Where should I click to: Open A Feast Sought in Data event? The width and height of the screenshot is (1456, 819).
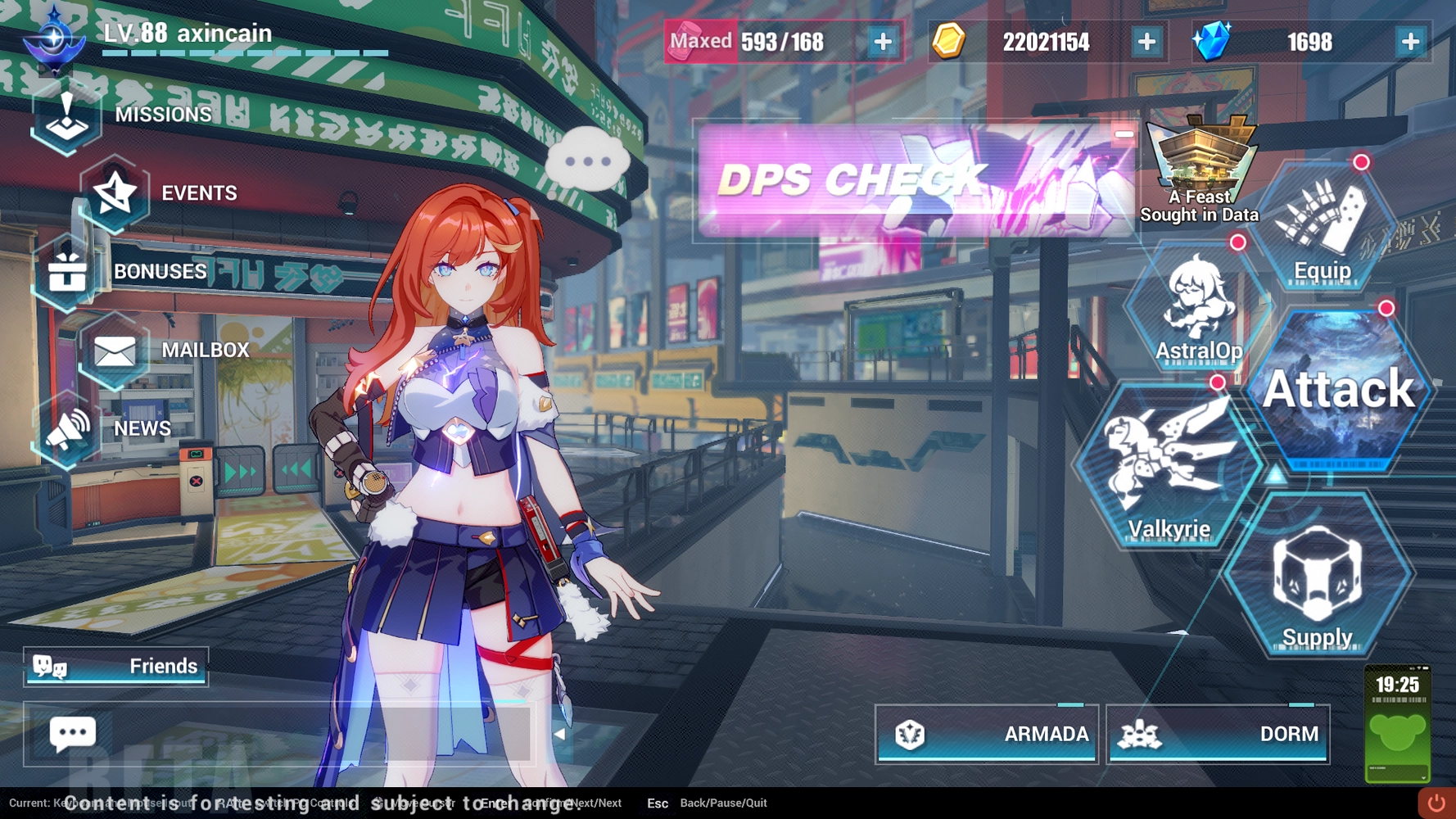pos(1200,172)
